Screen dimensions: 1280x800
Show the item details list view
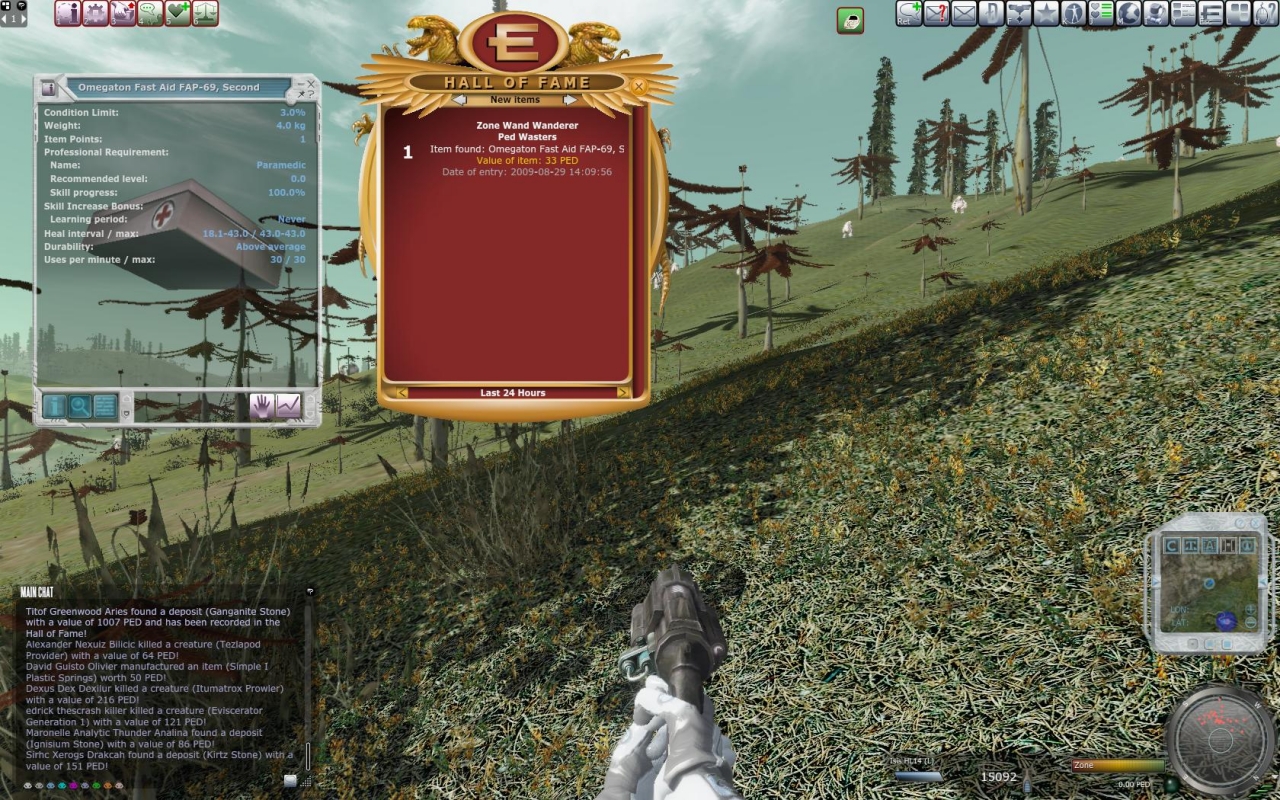pos(105,406)
